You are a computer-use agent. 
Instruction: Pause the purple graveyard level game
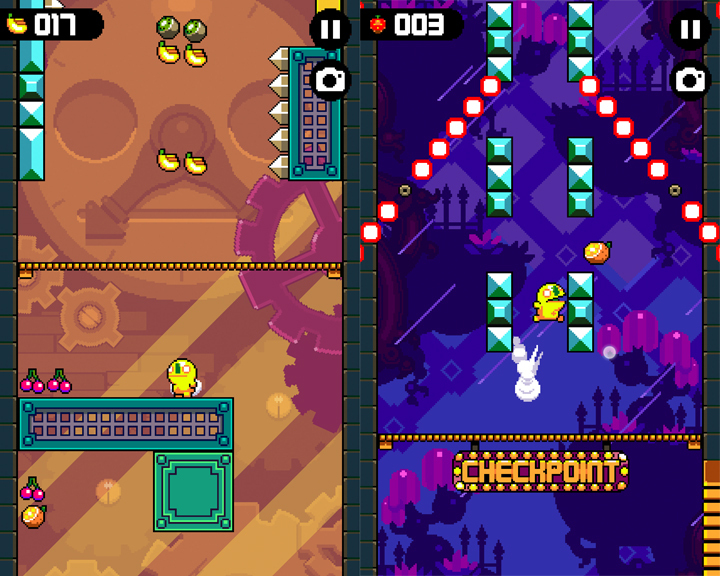[690, 28]
